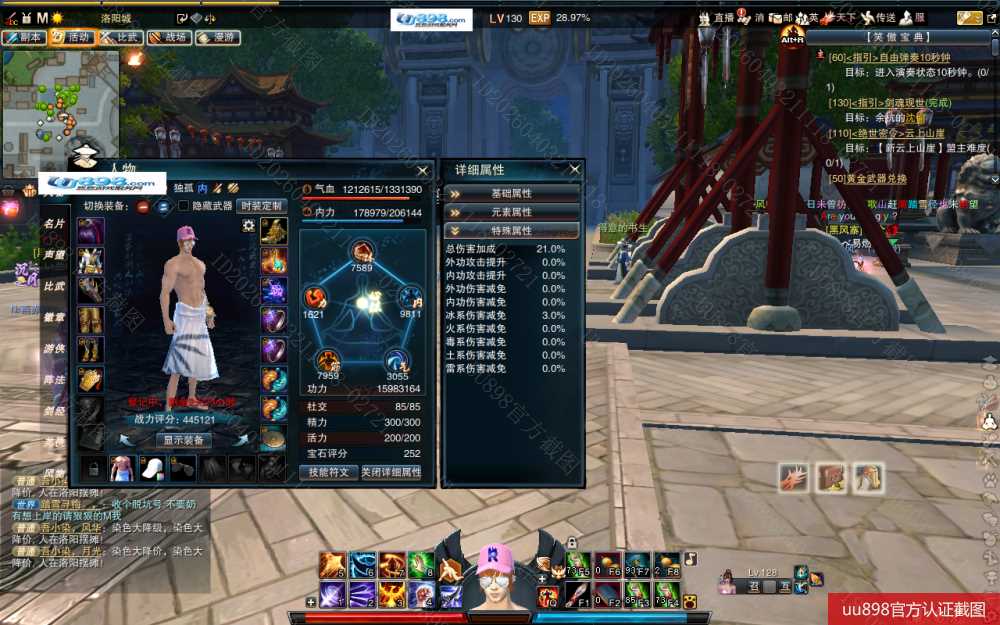Expand the 基础属性 basic attributes section
The height and width of the screenshot is (625, 1000).
[512, 193]
